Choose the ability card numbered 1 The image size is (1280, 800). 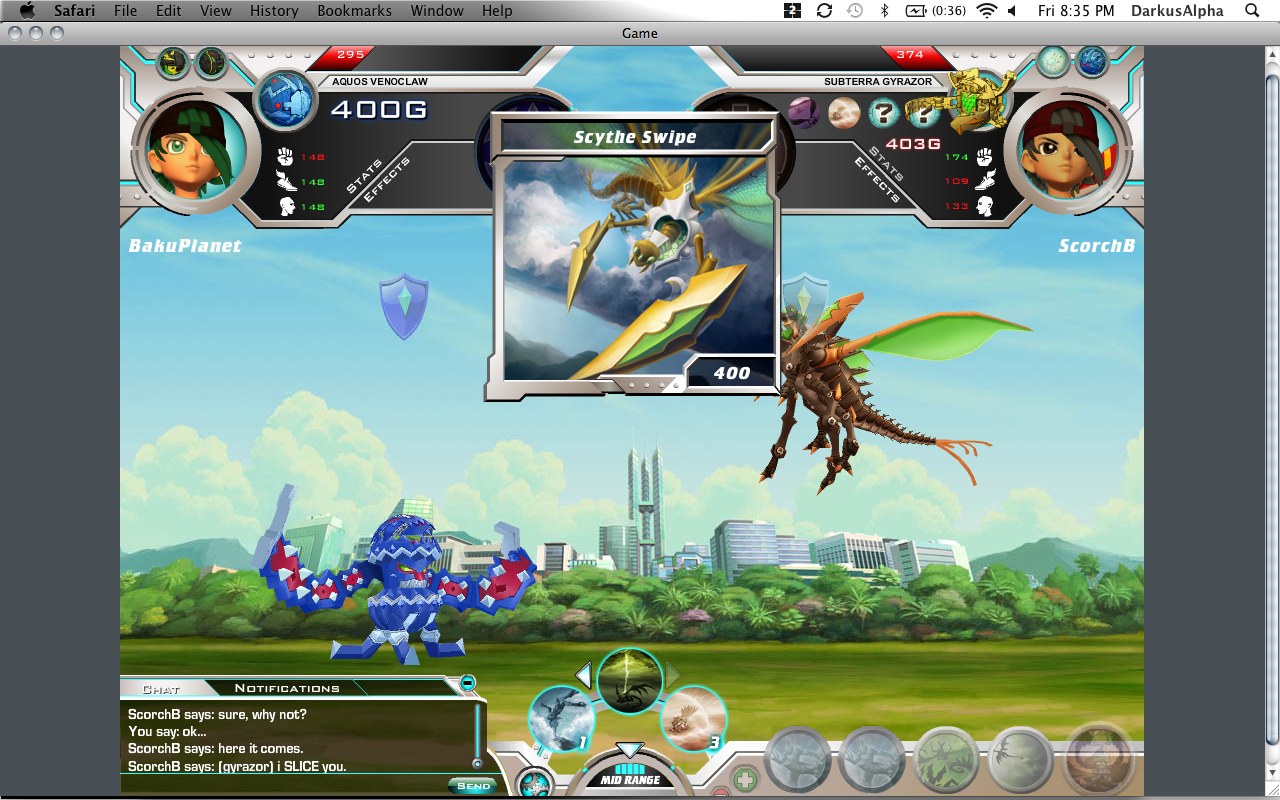point(561,718)
